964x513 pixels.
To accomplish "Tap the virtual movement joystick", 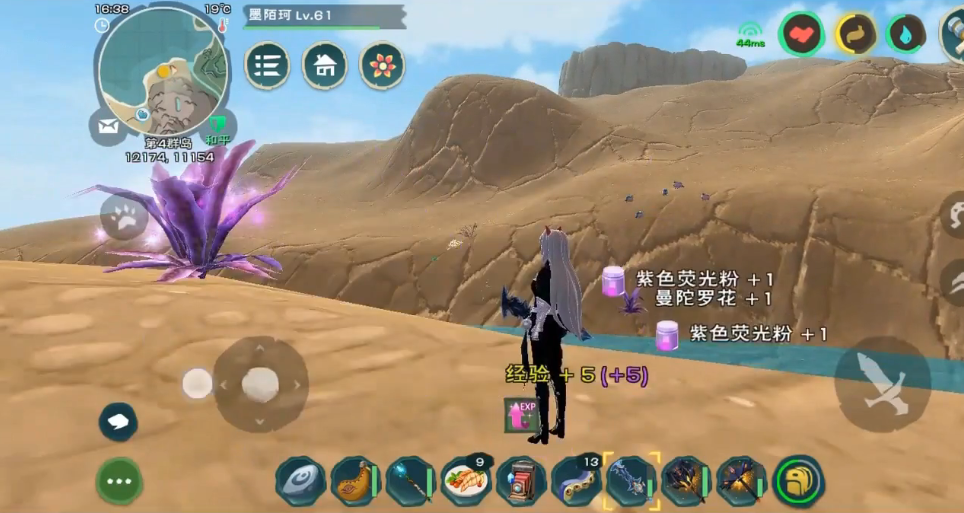I will 260,383.
